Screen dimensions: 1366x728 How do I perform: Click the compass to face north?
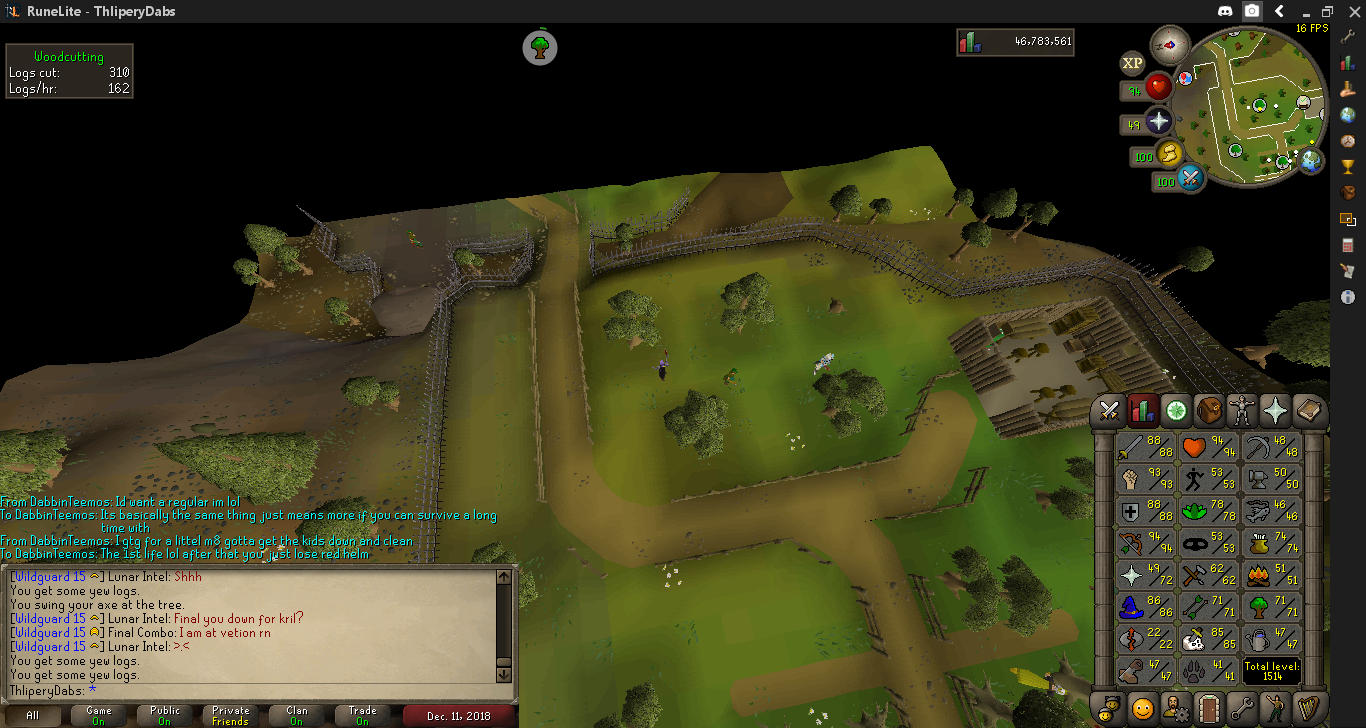pos(1169,44)
